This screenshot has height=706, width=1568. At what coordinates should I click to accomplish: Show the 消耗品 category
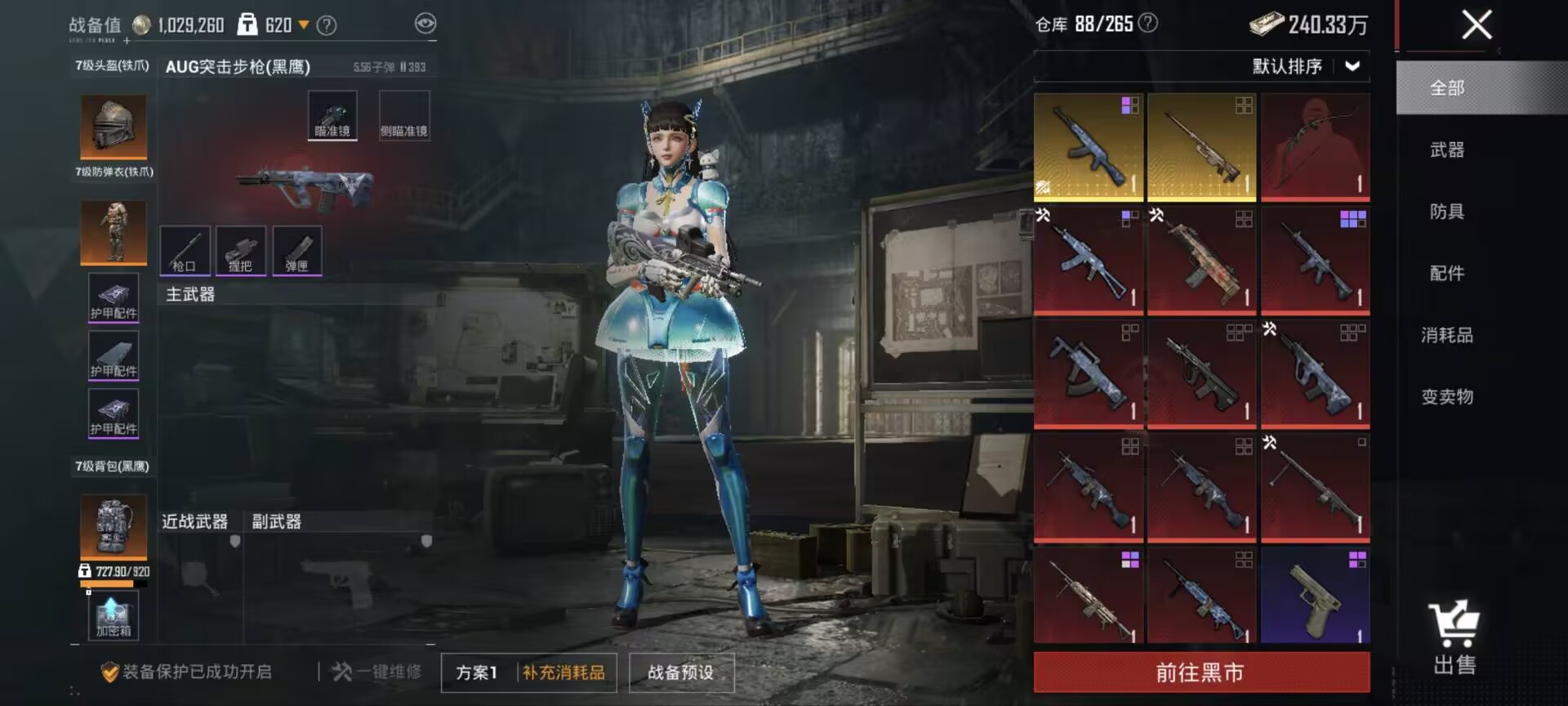point(1446,335)
